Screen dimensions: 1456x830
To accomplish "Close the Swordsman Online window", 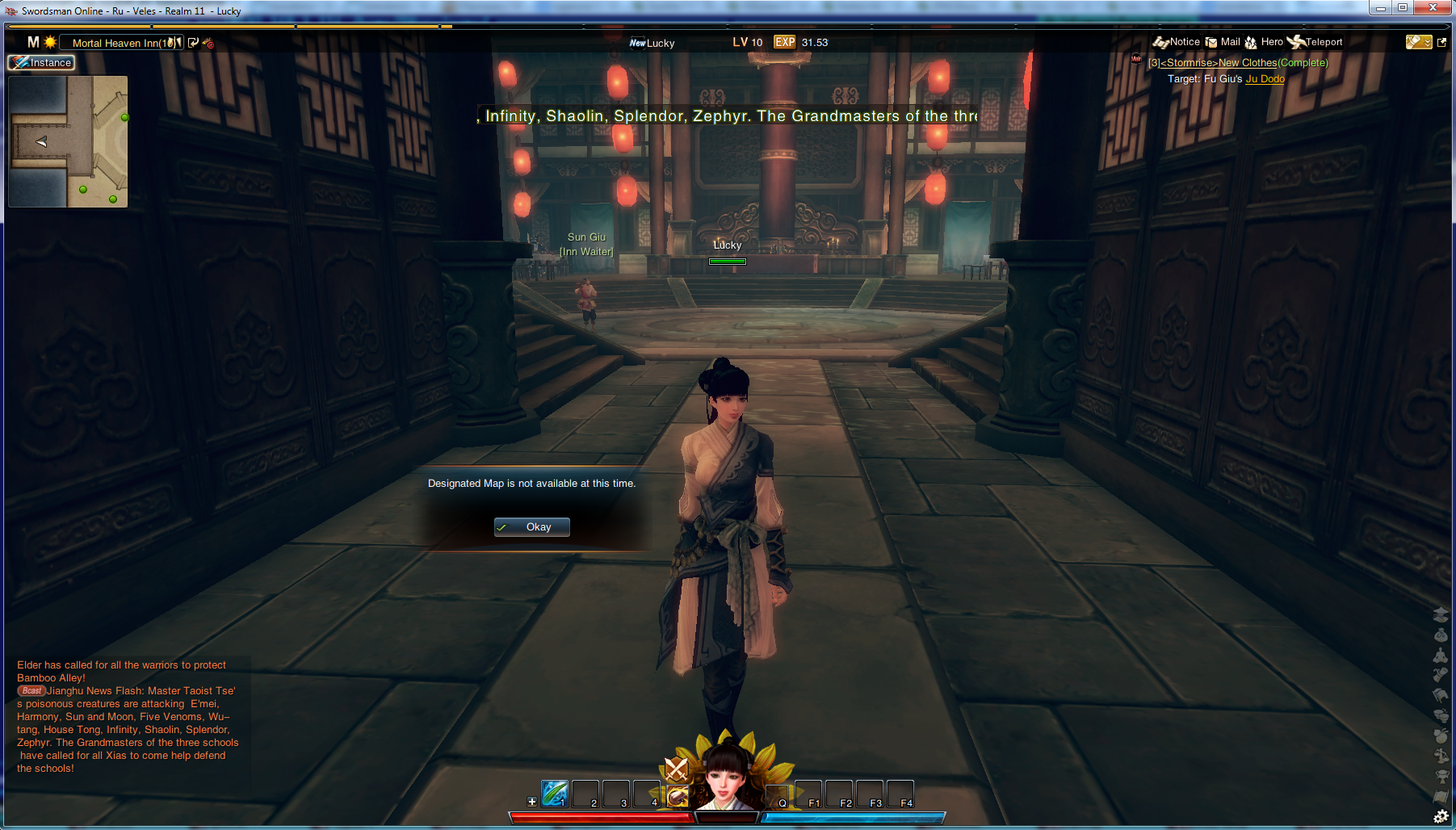I will click(1433, 8).
